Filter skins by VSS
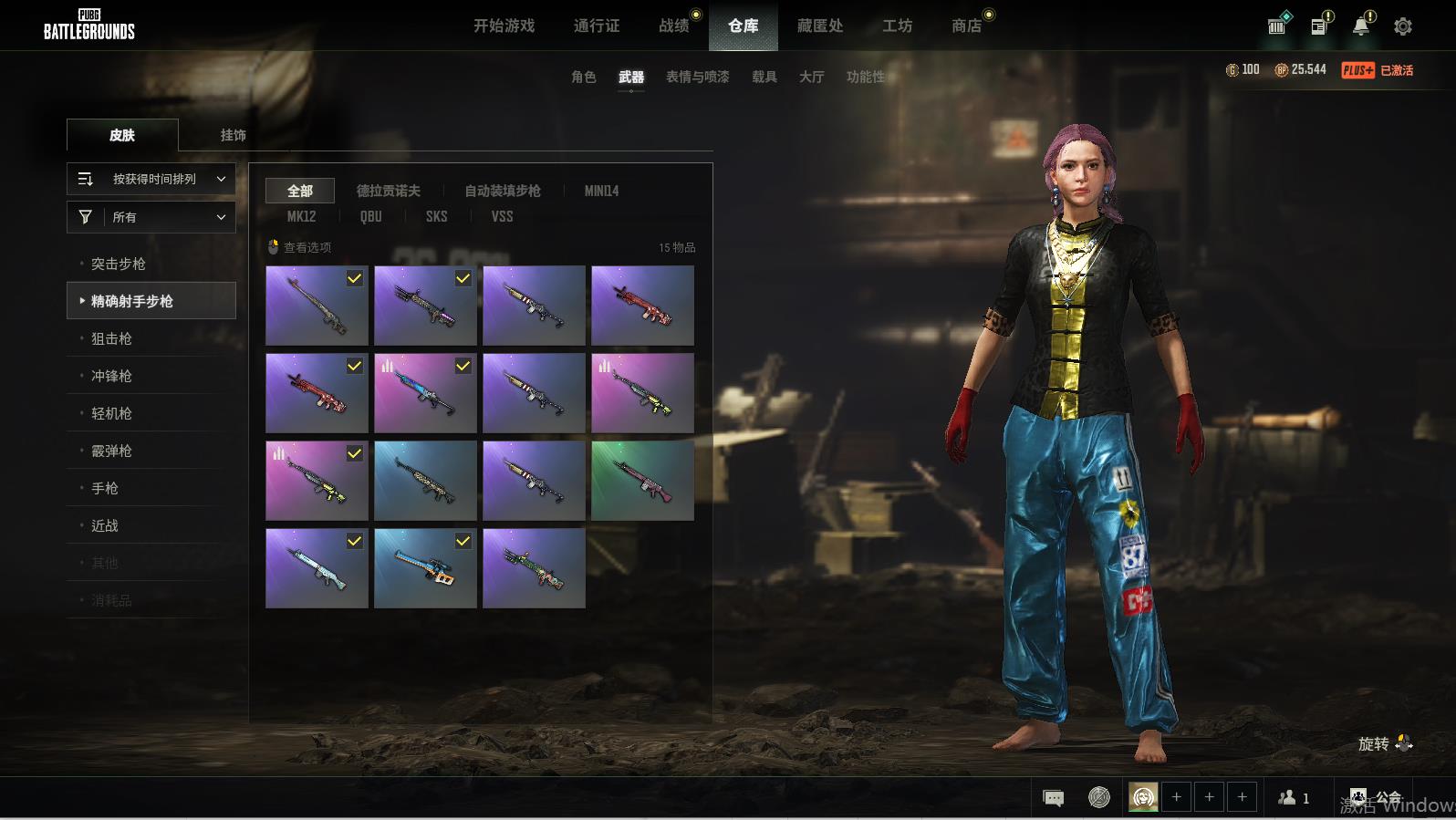 point(502,216)
